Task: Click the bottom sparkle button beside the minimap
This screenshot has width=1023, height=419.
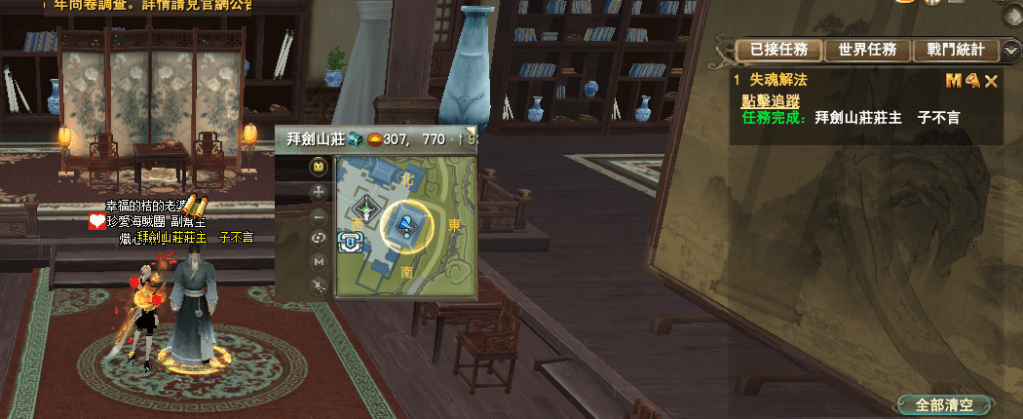Action: (x=319, y=286)
